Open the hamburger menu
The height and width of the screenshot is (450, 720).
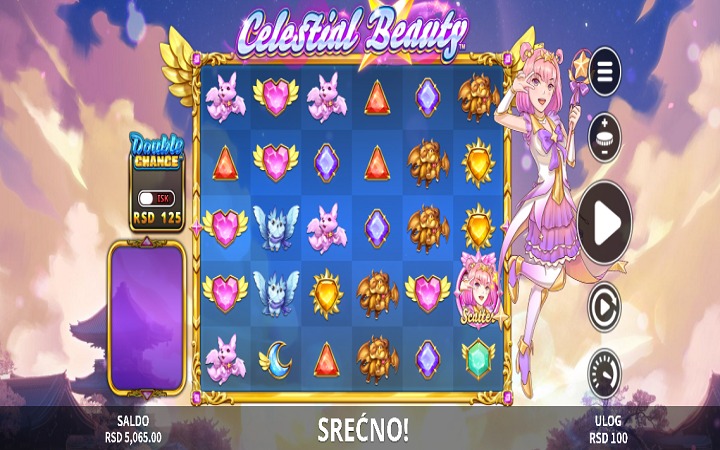coord(604,71)
